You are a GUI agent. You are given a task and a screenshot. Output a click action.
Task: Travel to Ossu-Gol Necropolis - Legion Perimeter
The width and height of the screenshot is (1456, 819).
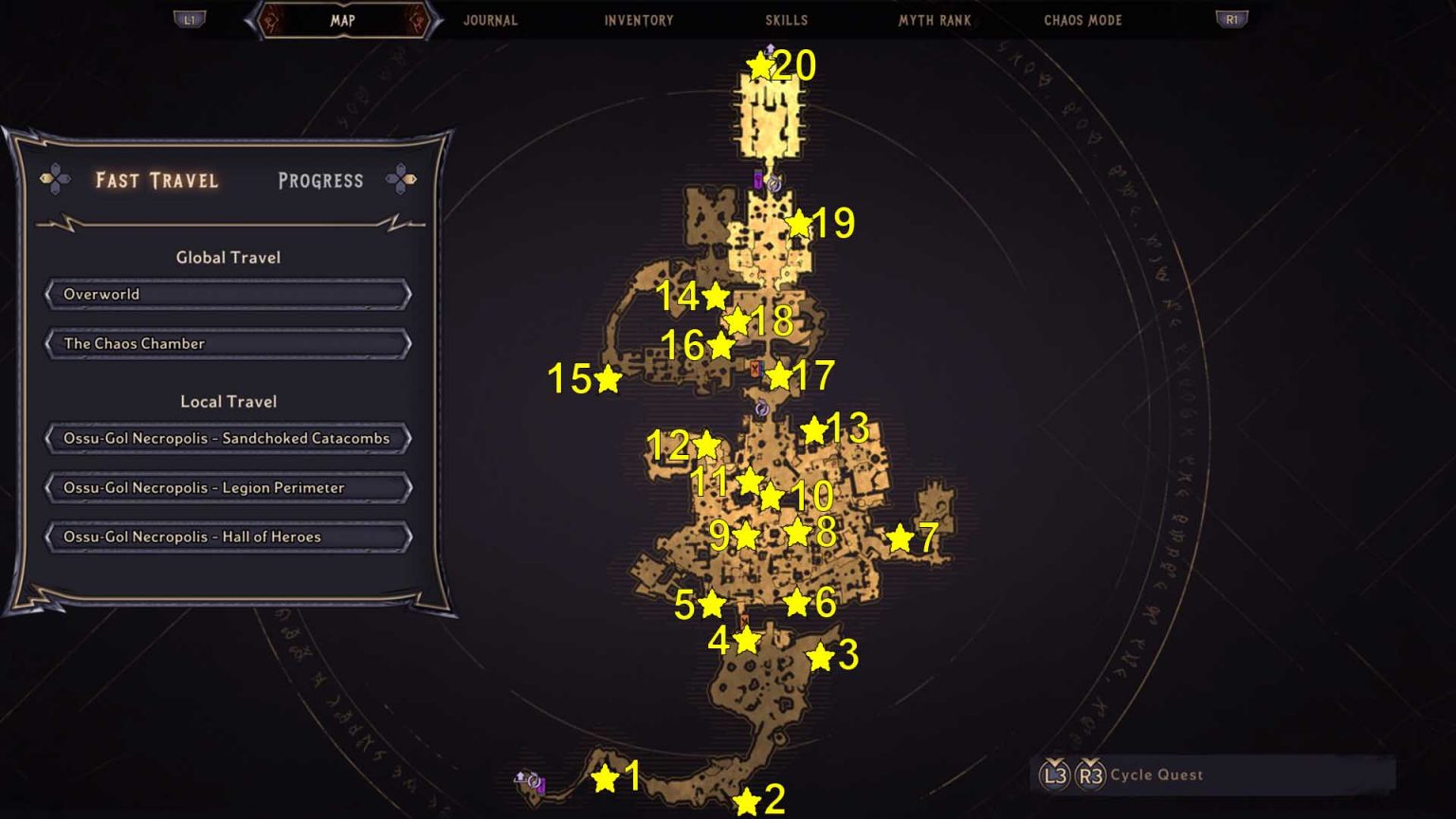(x=228, y=488)
